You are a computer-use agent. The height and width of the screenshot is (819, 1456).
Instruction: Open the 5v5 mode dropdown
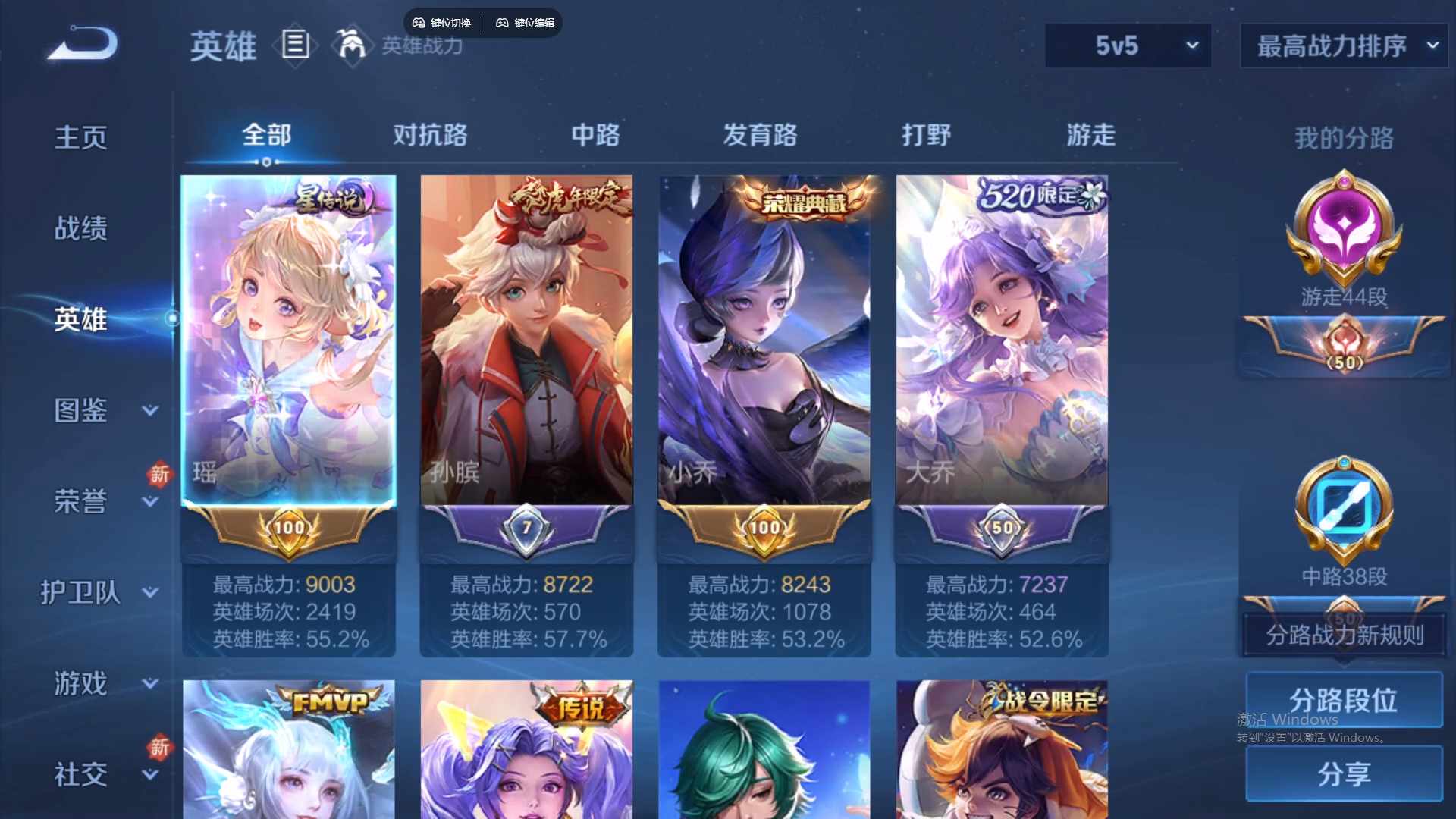(1128, 45)
